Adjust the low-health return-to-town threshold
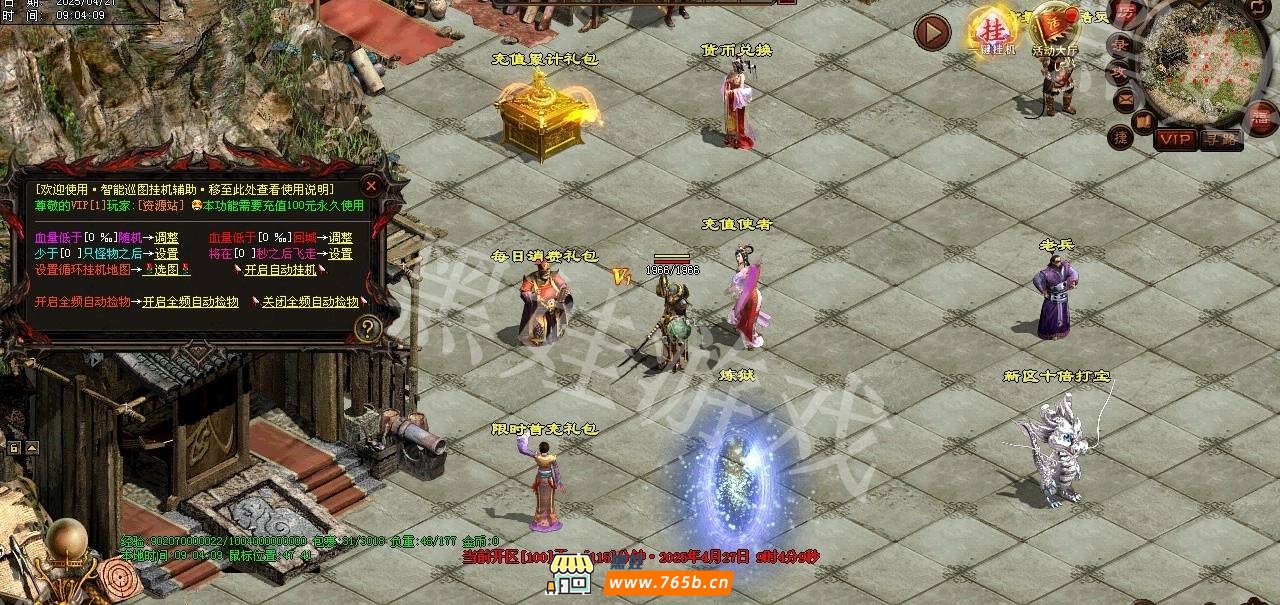The width and height of the screenshot is (1280, 605). [340, 238]
